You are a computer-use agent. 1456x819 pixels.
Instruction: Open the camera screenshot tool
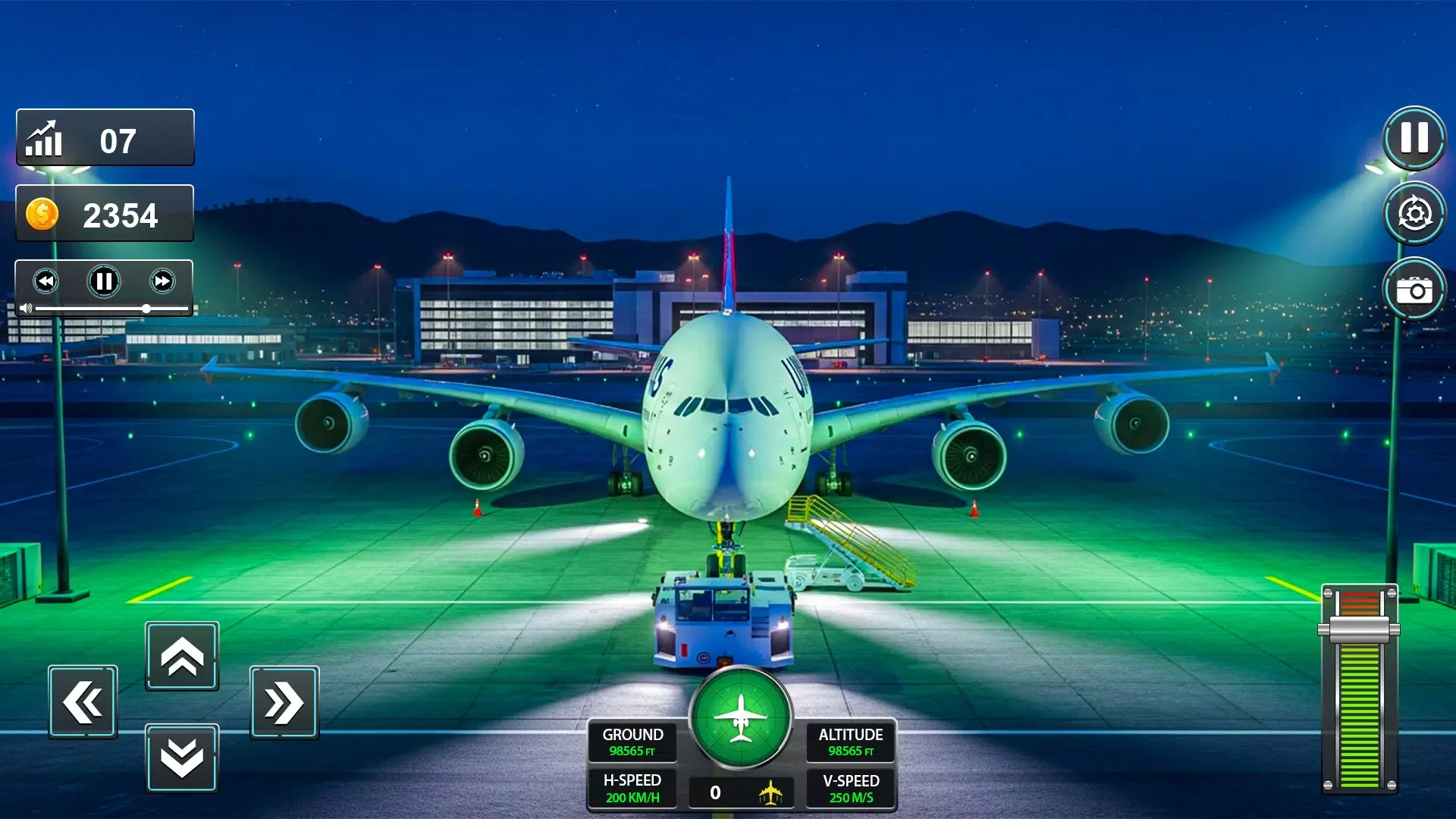point(1414,289)
